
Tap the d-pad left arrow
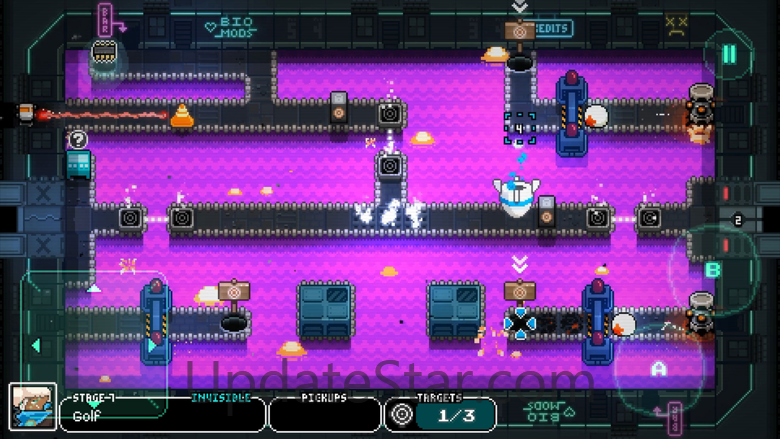click(x=36, y=346)
